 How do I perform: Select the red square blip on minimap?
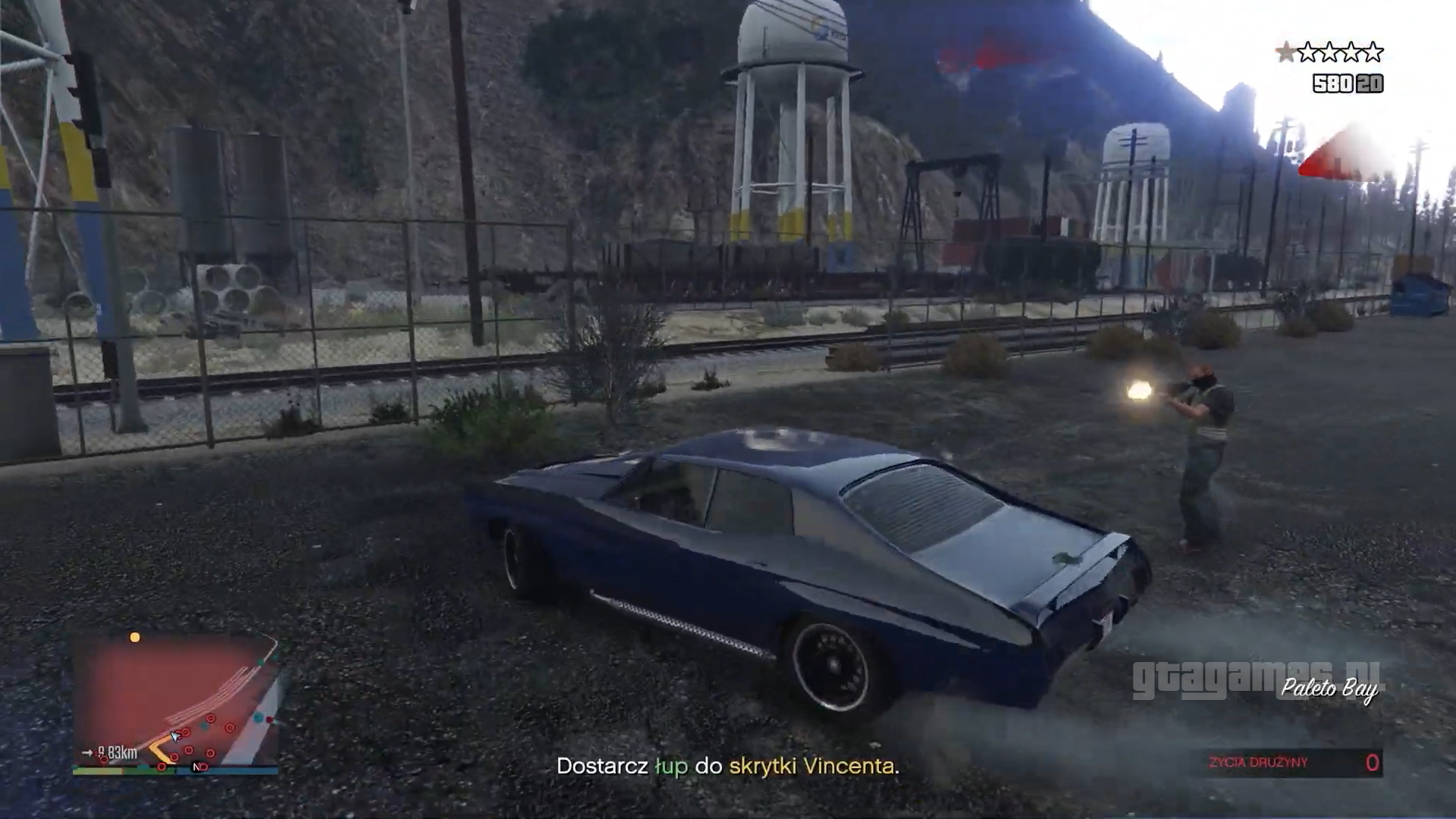pyautogui.click(x=269, y=720)
